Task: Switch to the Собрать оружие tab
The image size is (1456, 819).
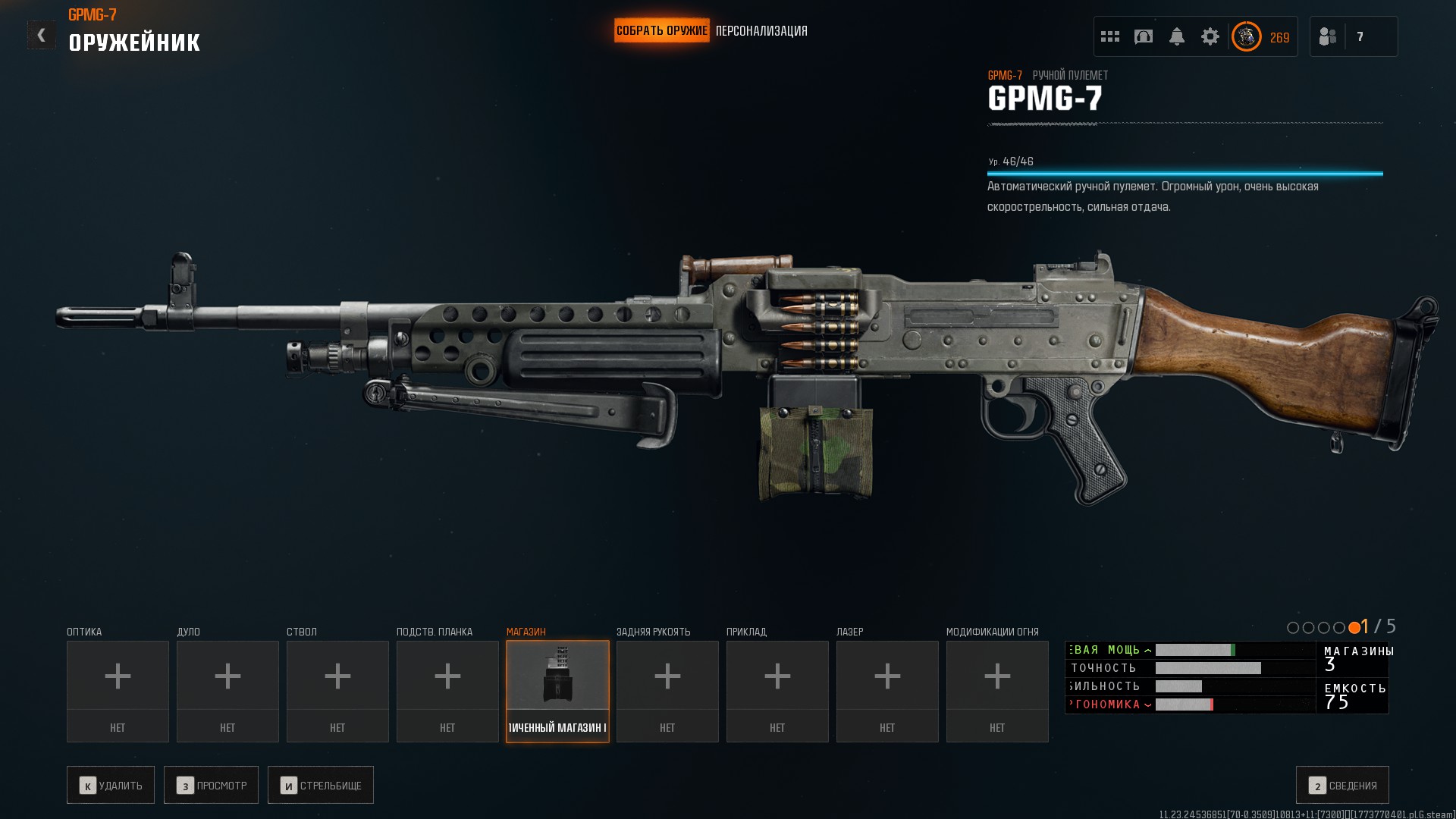Action: point(661,31)
